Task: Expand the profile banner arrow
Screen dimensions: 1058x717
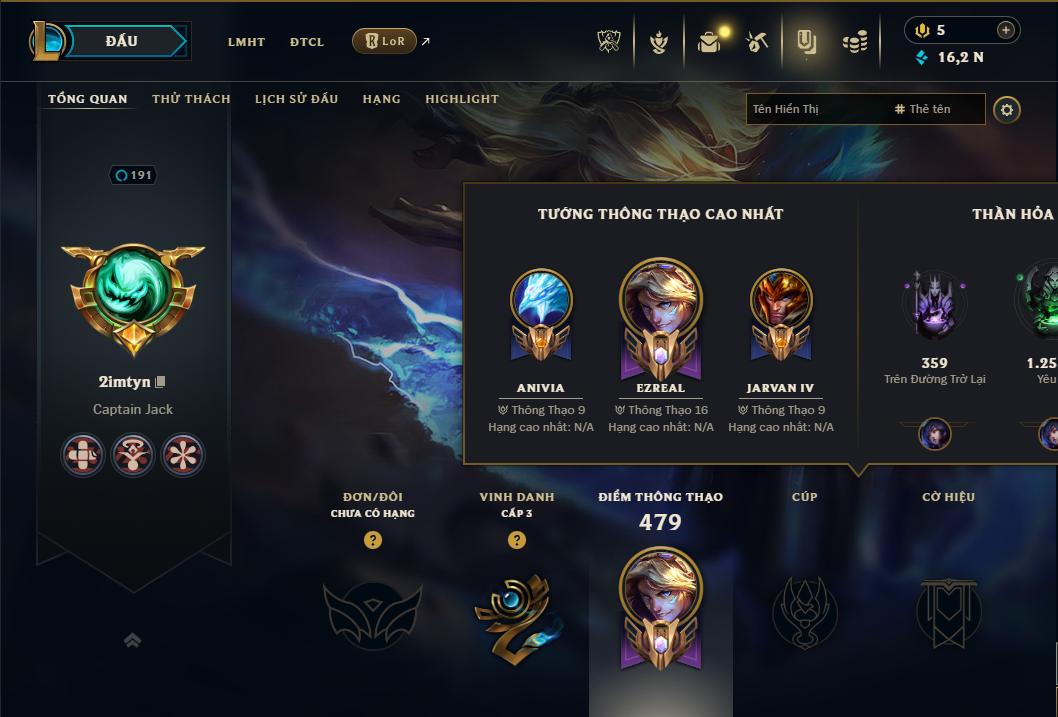Action: (x=132, y=641)
